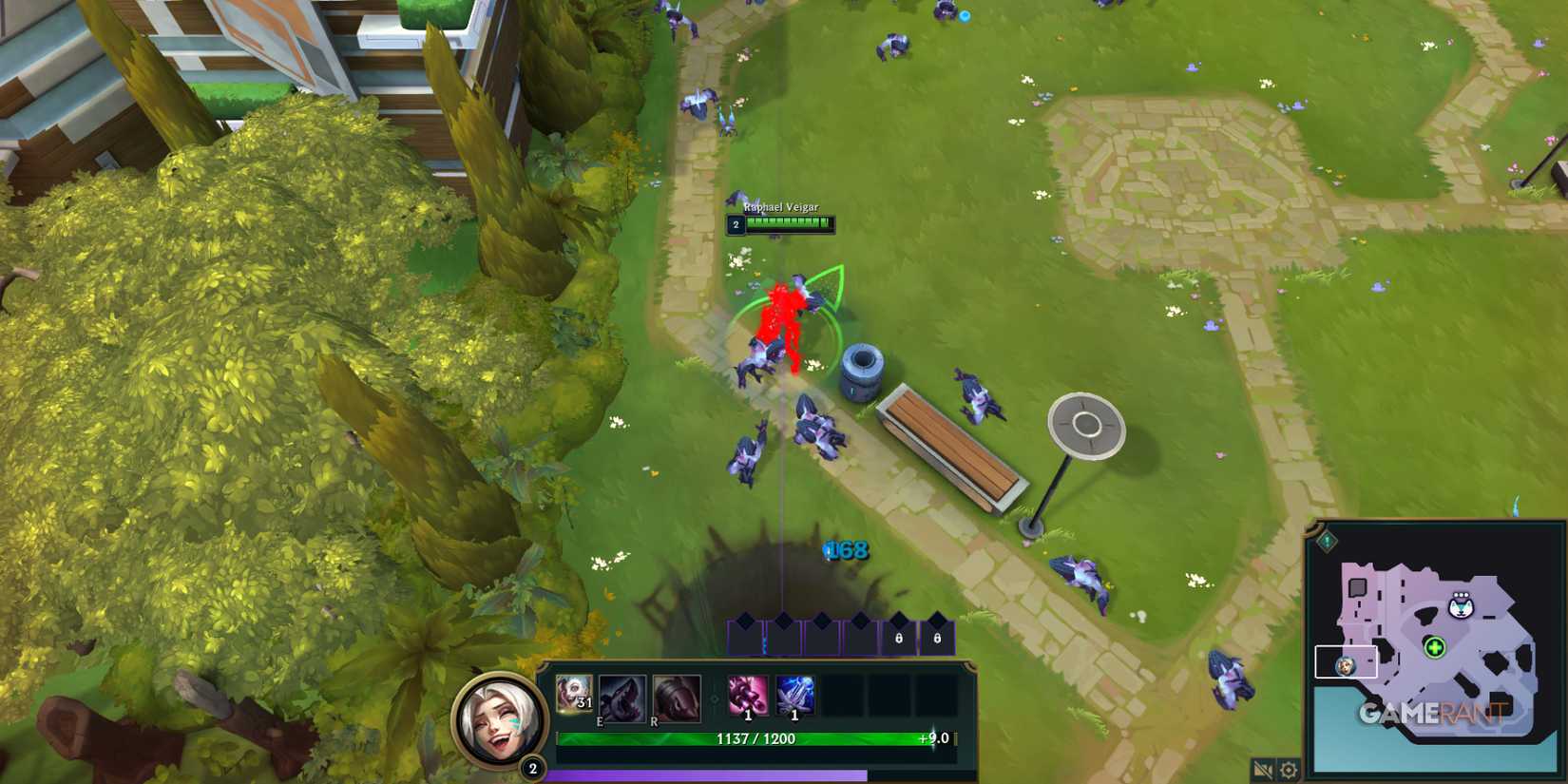
Task: Click the player icon inside the minimap viewport rectangle
Action: (x=1347, y=666)
